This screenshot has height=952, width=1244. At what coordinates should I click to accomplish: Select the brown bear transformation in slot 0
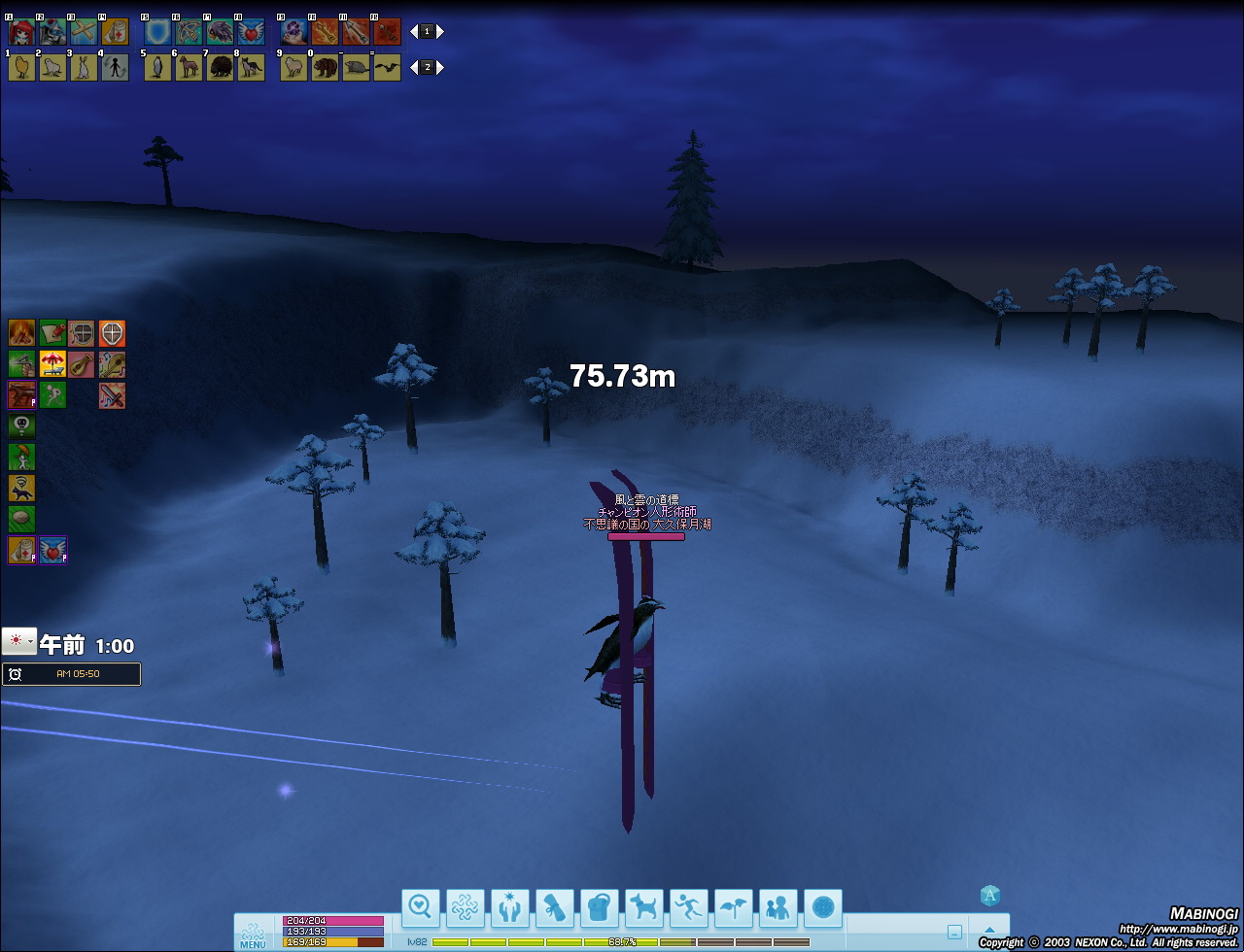click(x=325, y=67)
